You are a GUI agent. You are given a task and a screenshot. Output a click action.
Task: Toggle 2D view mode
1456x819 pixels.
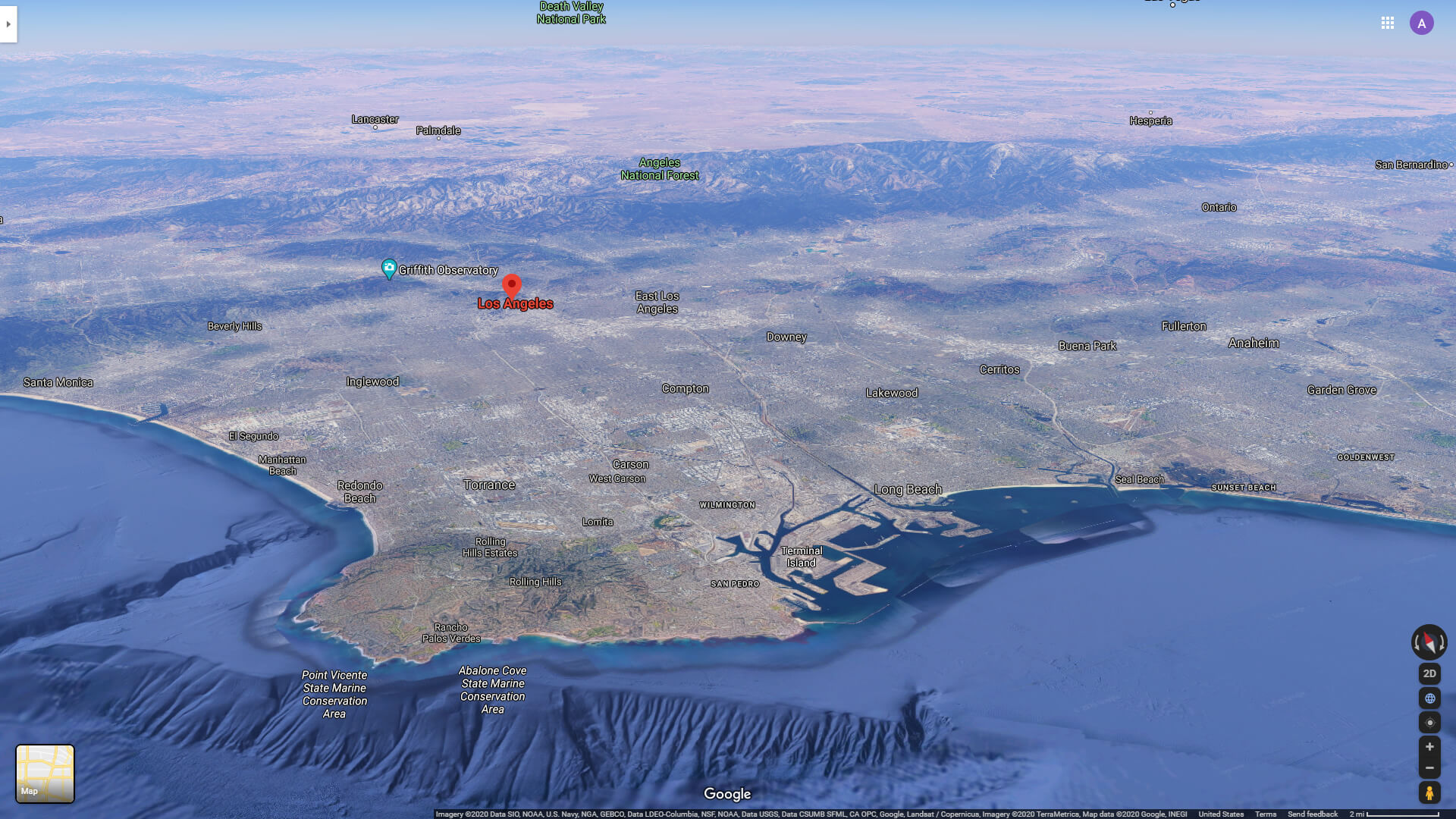1429,673
